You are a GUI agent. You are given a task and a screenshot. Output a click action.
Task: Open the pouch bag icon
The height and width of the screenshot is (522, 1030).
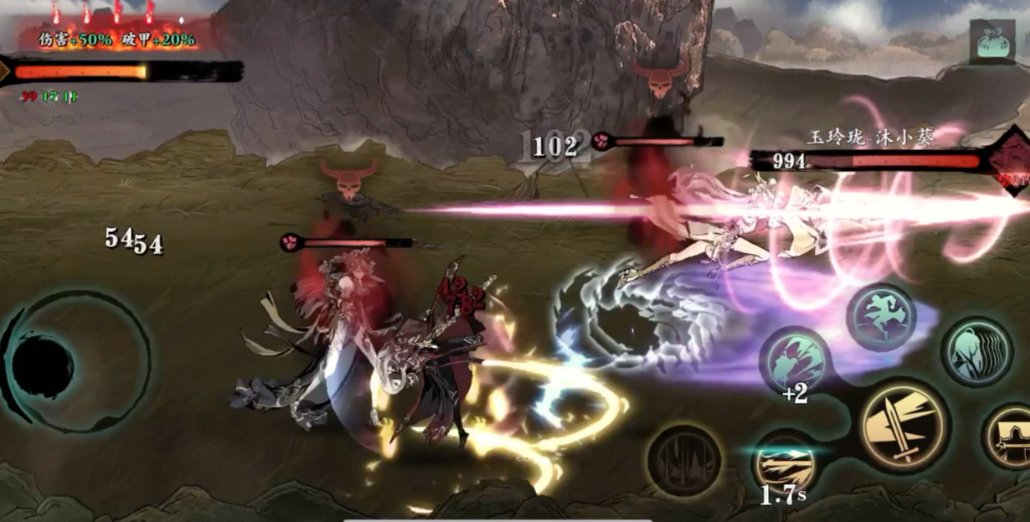click(x=991, y=42)
